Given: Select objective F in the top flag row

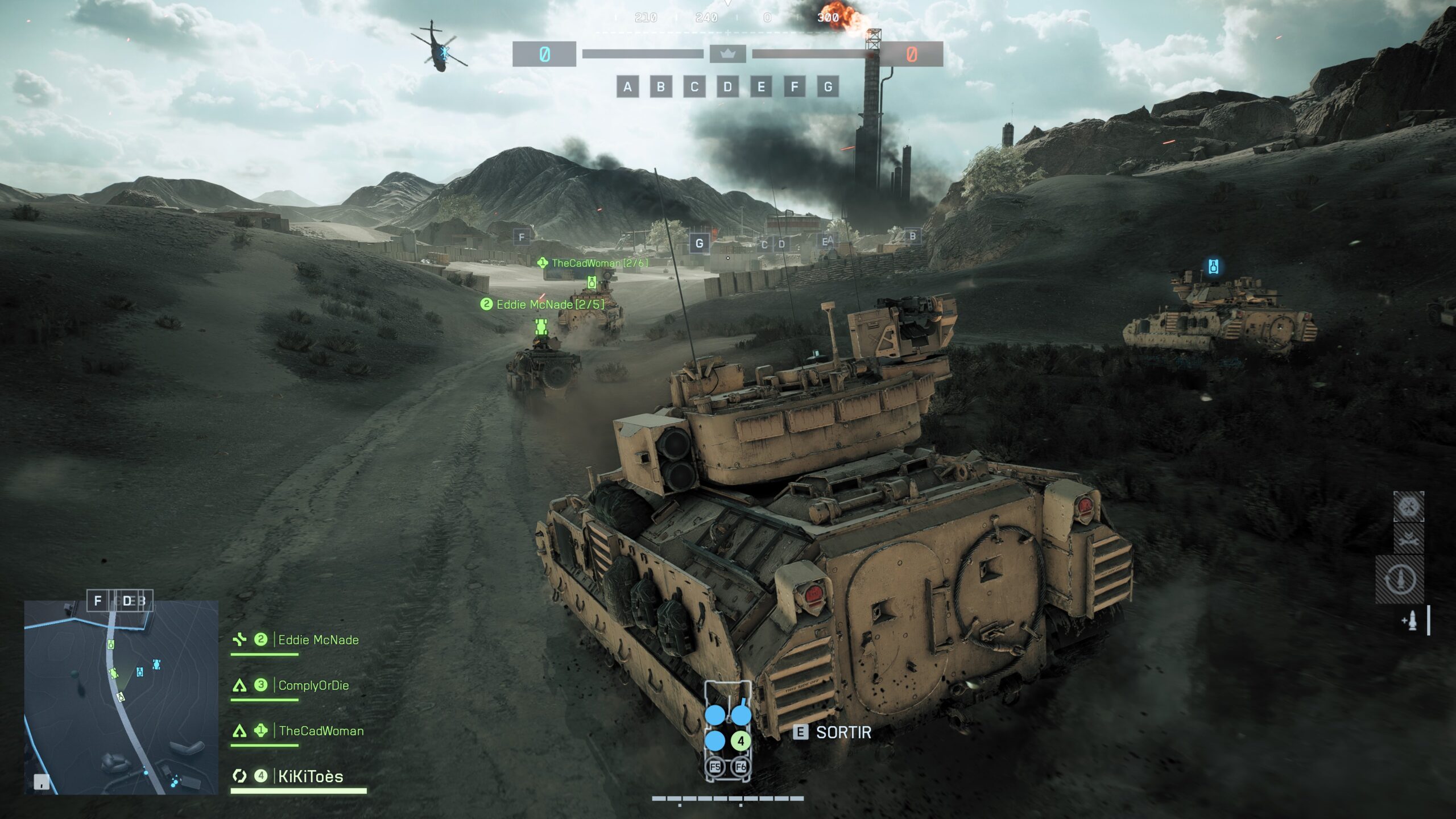Looking at the screenshot, I should [x=795, y=87].
